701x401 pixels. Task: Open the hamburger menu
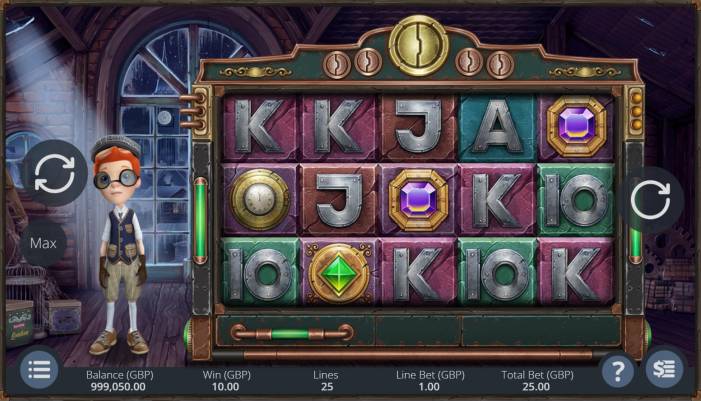[38, 370]
